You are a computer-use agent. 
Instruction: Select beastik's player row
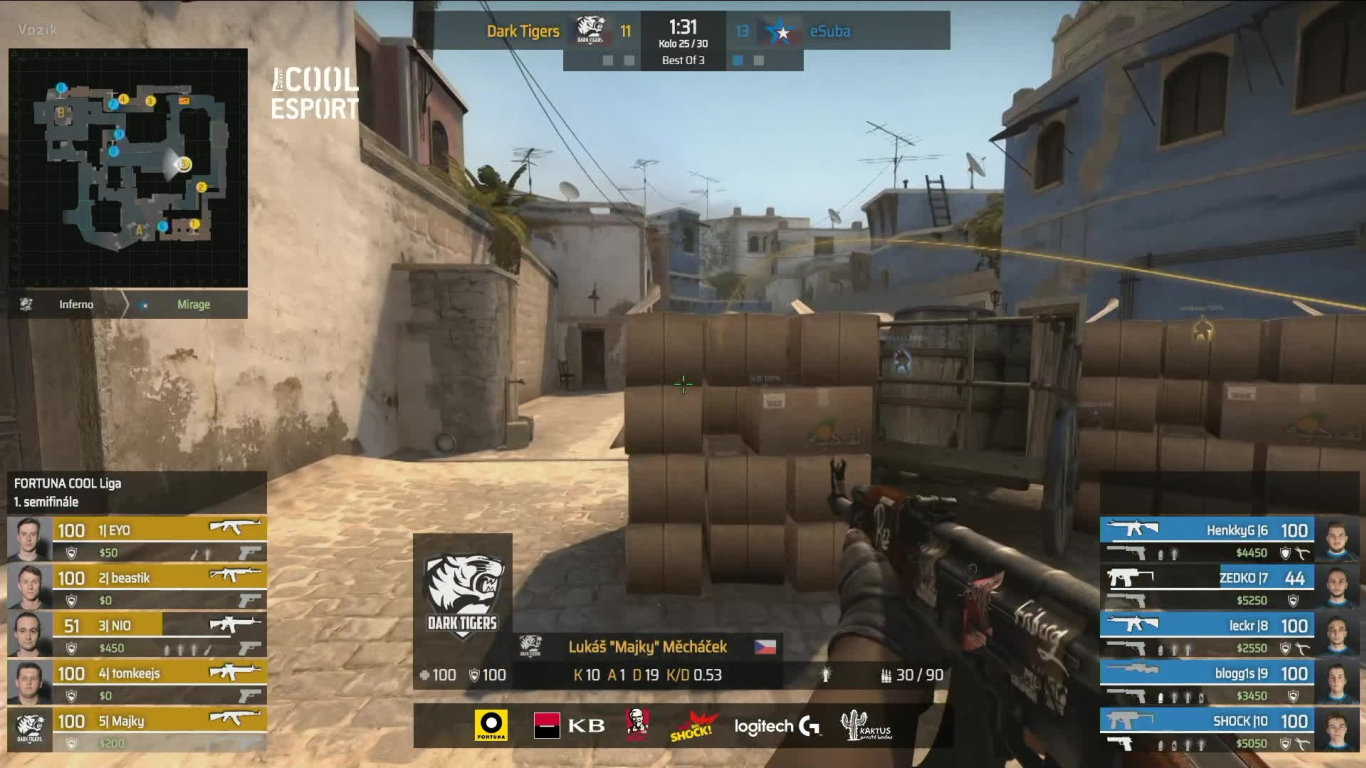click(137, 588)
